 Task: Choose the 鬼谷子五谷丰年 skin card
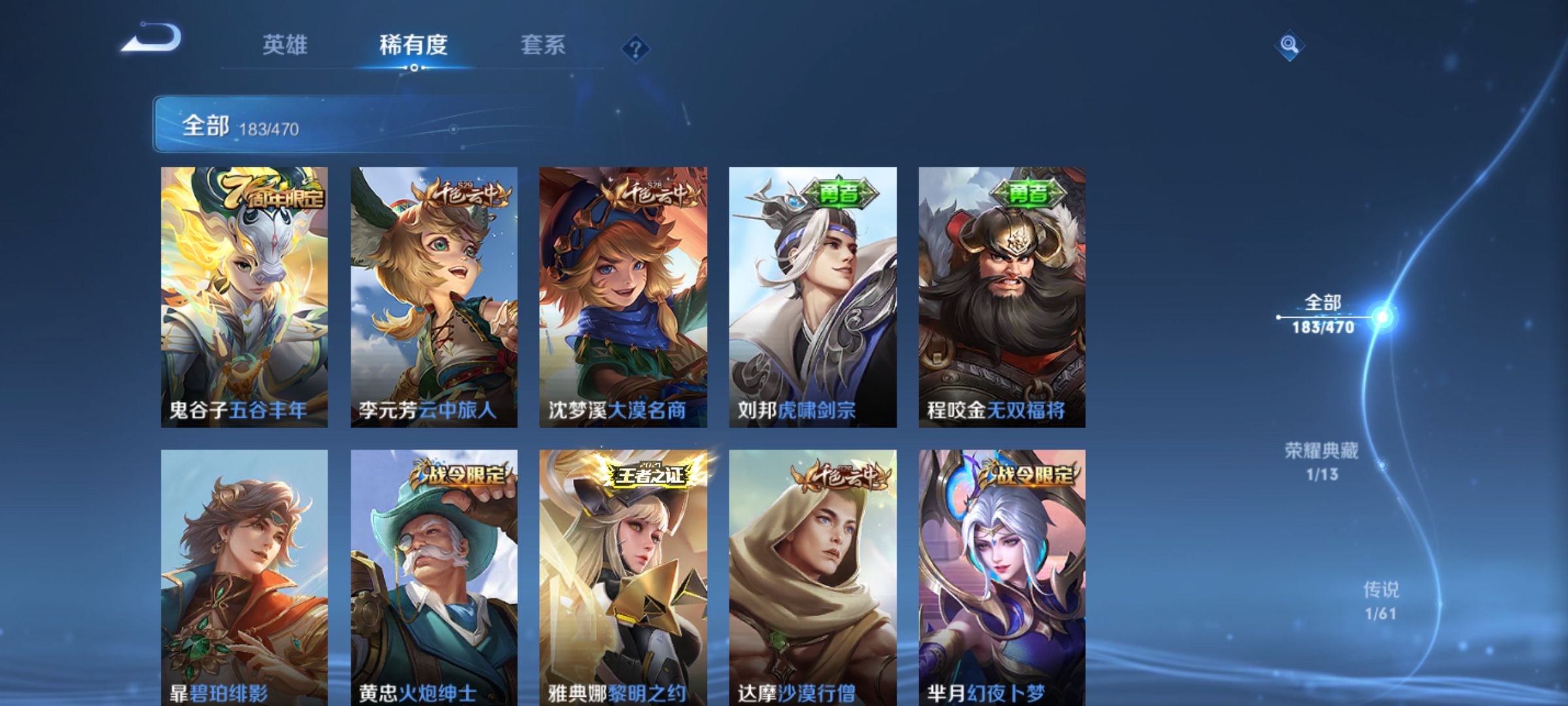coord(244,297)
